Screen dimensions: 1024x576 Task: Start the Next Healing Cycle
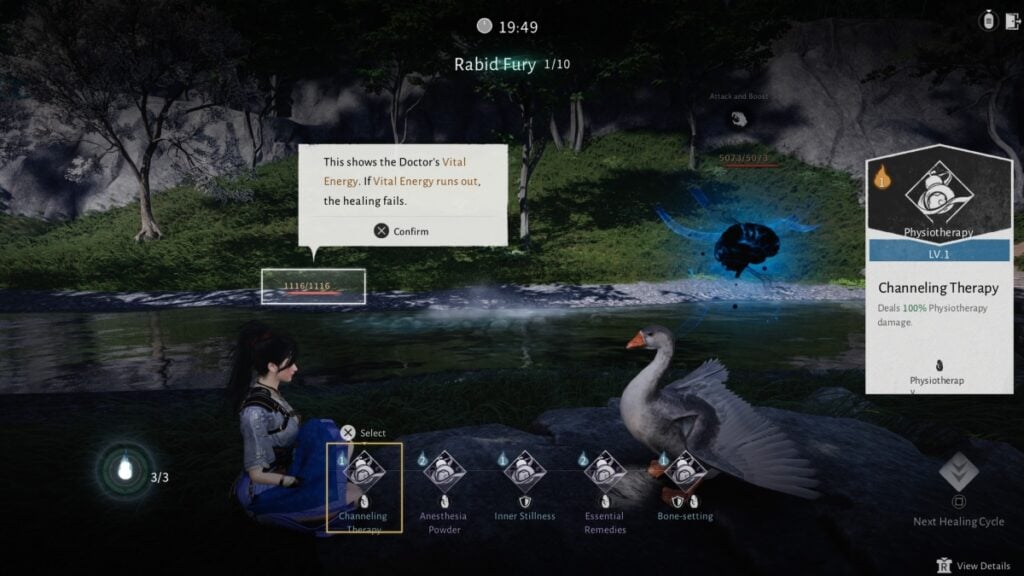point(958,474)
